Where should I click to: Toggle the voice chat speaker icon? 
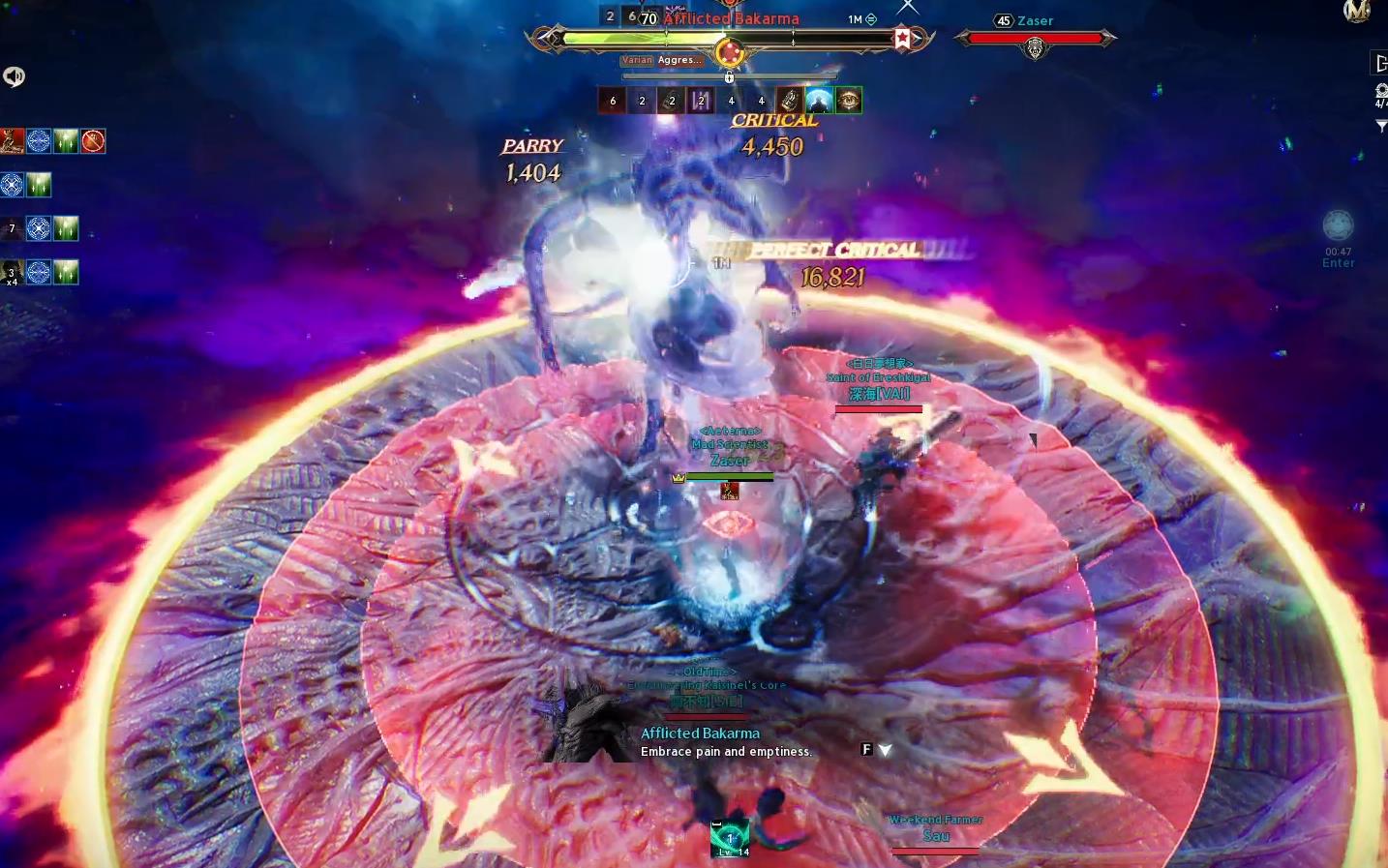click(x=14, y=76)
